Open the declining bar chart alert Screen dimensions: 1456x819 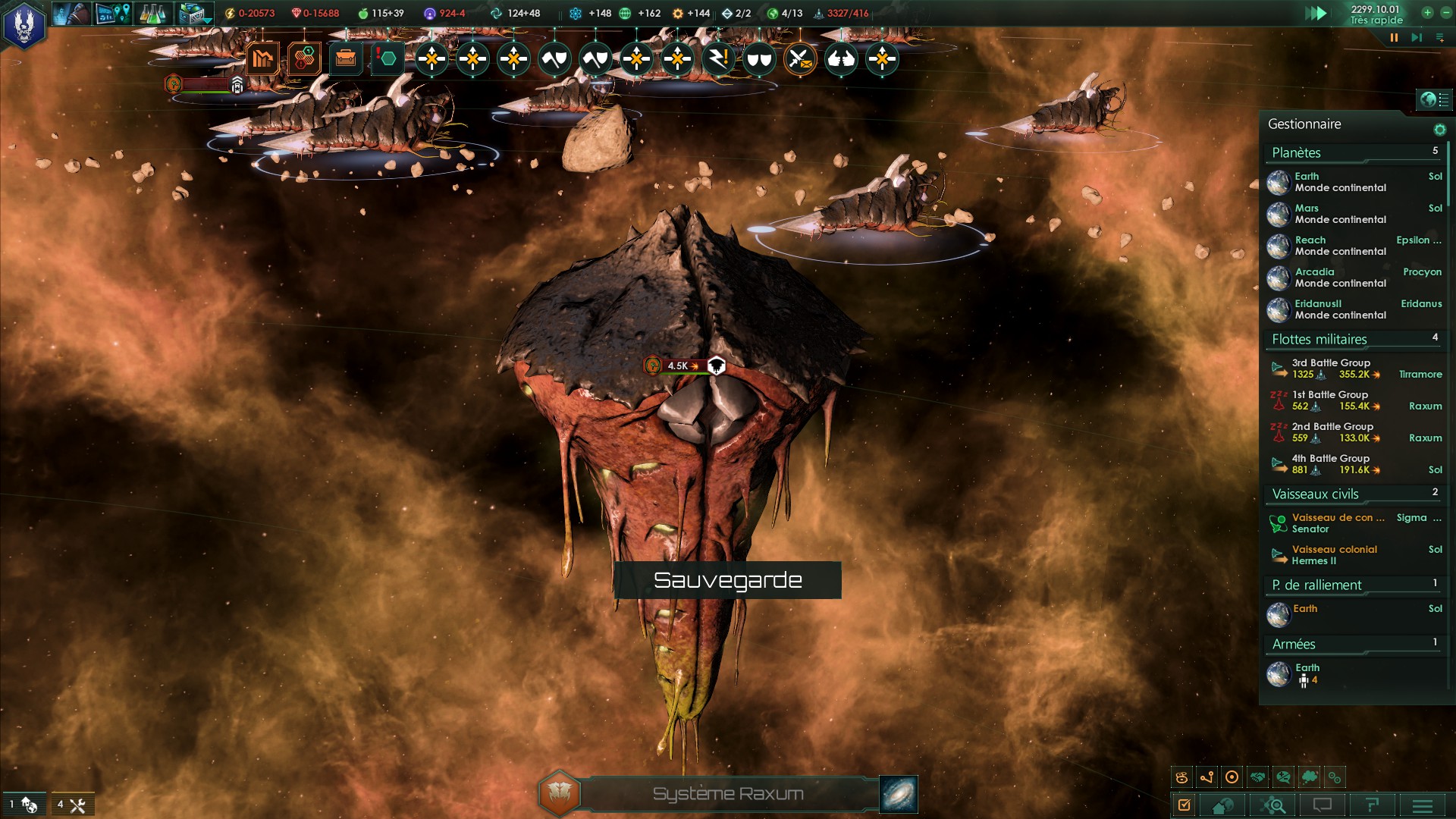(x=262, y=58)
